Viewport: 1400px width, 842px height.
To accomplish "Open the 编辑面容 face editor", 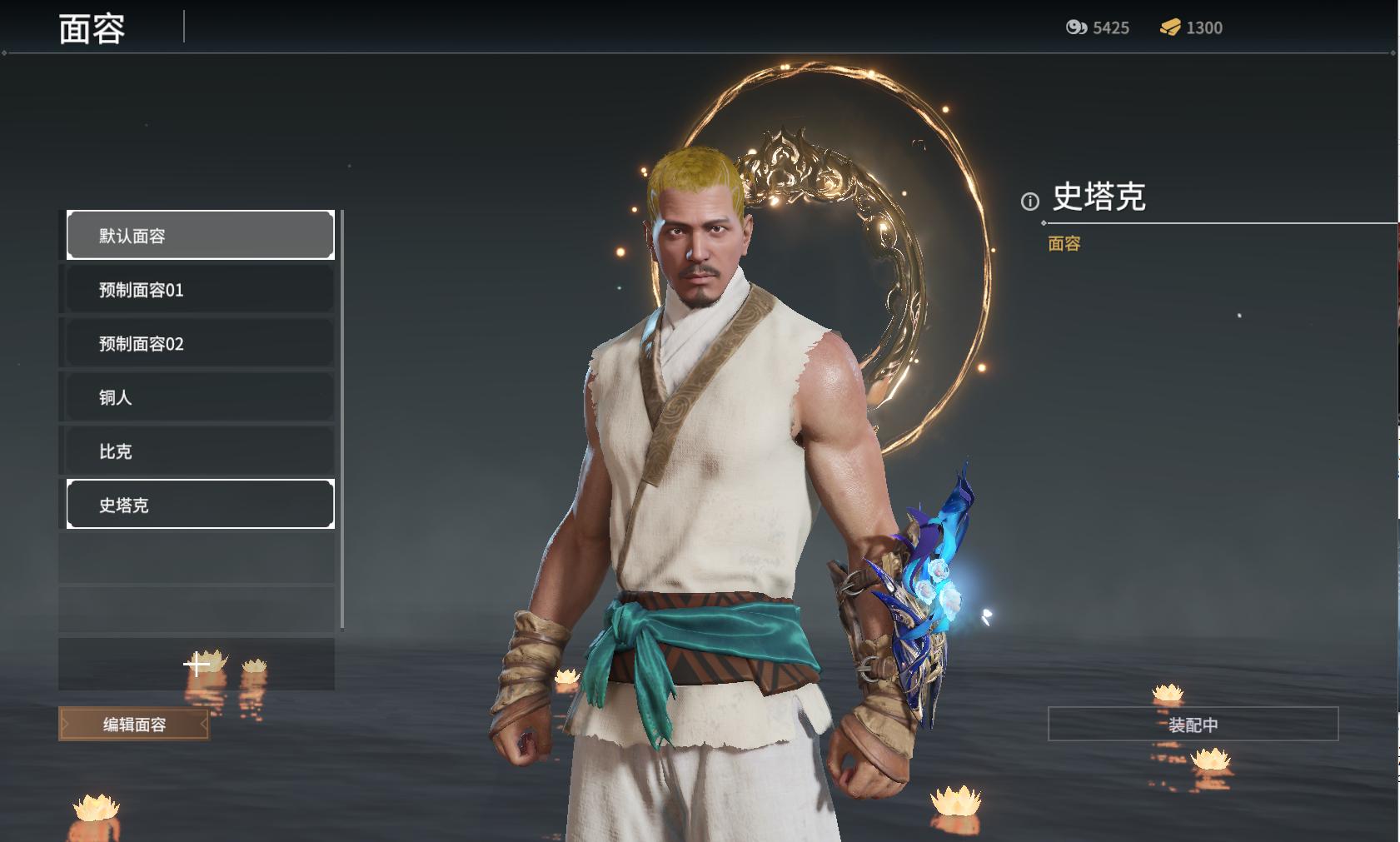I will 134,725.
